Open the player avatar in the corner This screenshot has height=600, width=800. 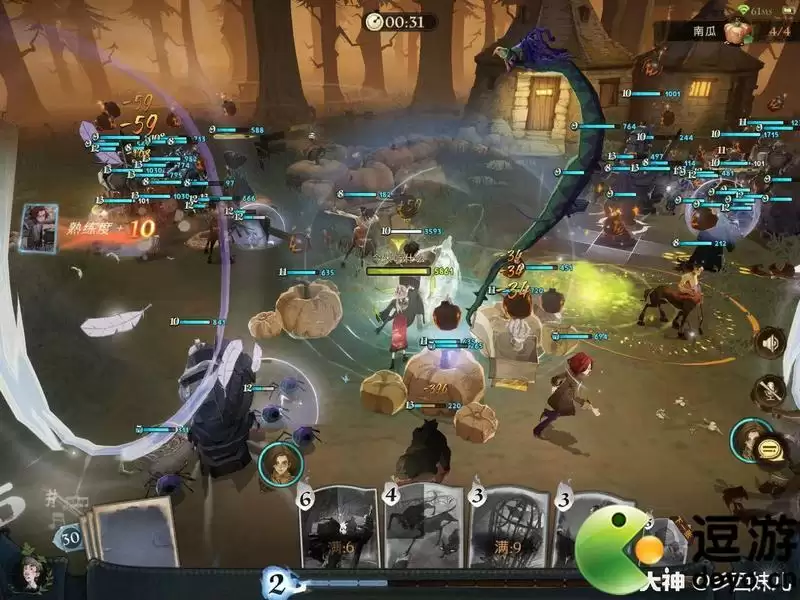30,575
